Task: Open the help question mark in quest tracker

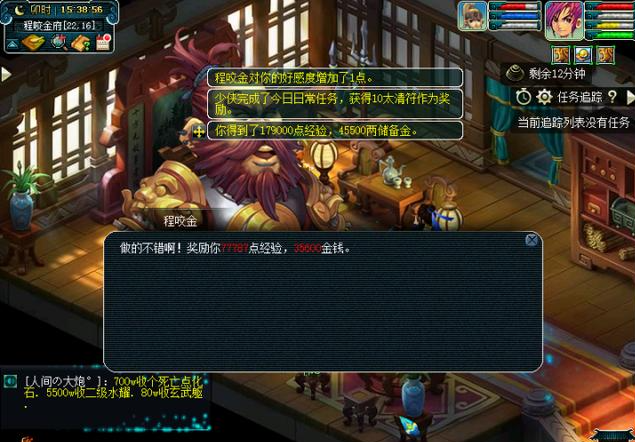Action: [x=611, y=96]
